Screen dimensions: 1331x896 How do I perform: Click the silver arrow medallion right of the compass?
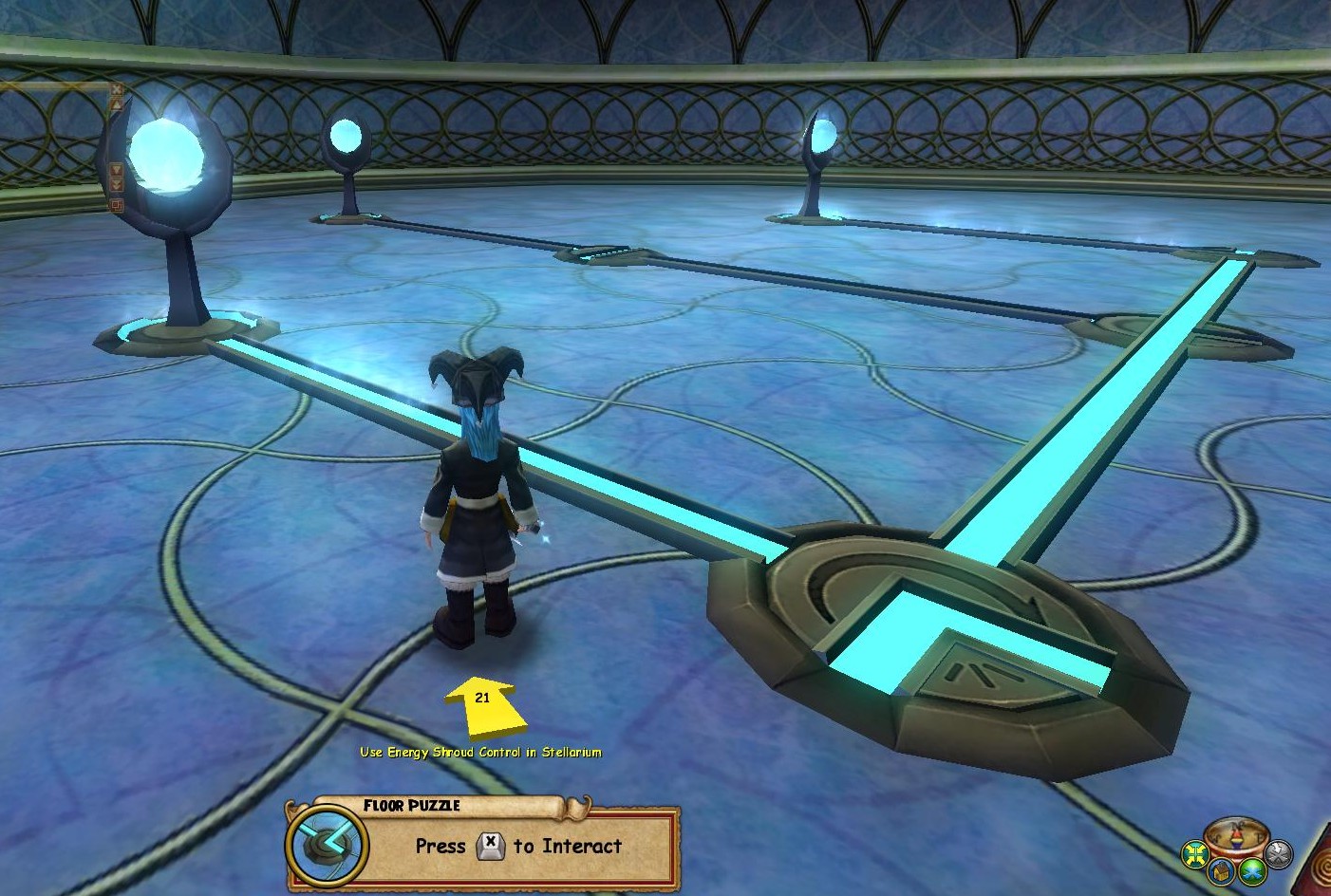1279,853
